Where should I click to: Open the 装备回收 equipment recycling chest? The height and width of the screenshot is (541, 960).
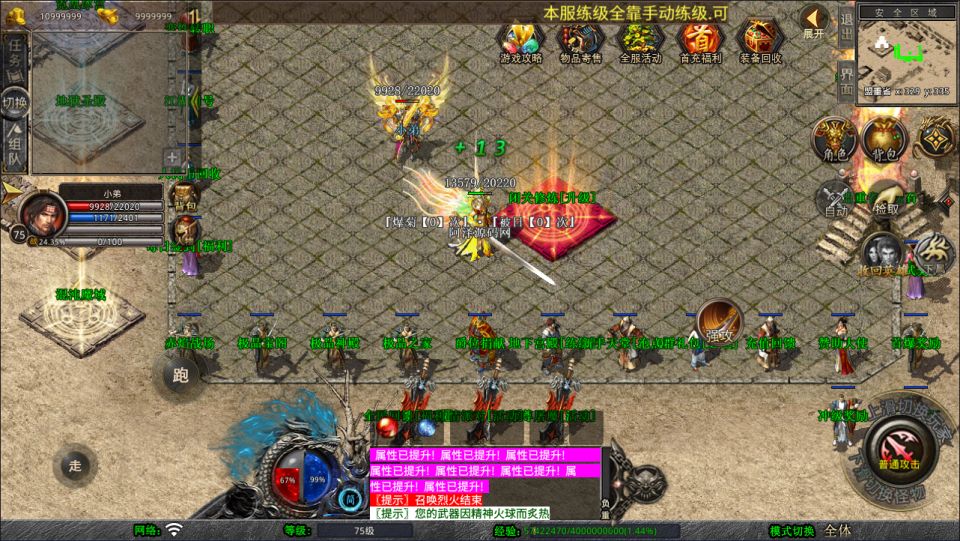tap(760, 41)
